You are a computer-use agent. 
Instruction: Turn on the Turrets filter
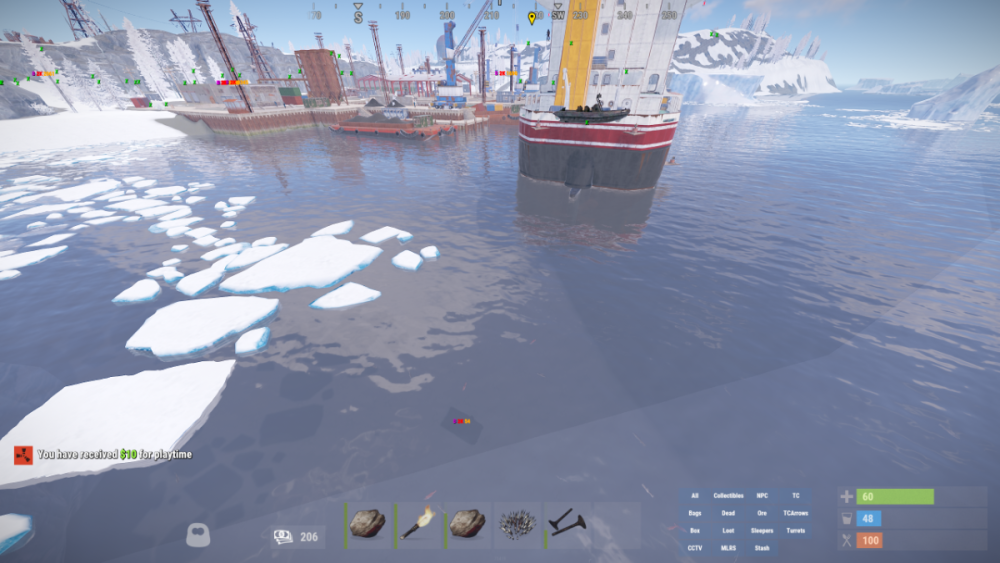(796, 531)
